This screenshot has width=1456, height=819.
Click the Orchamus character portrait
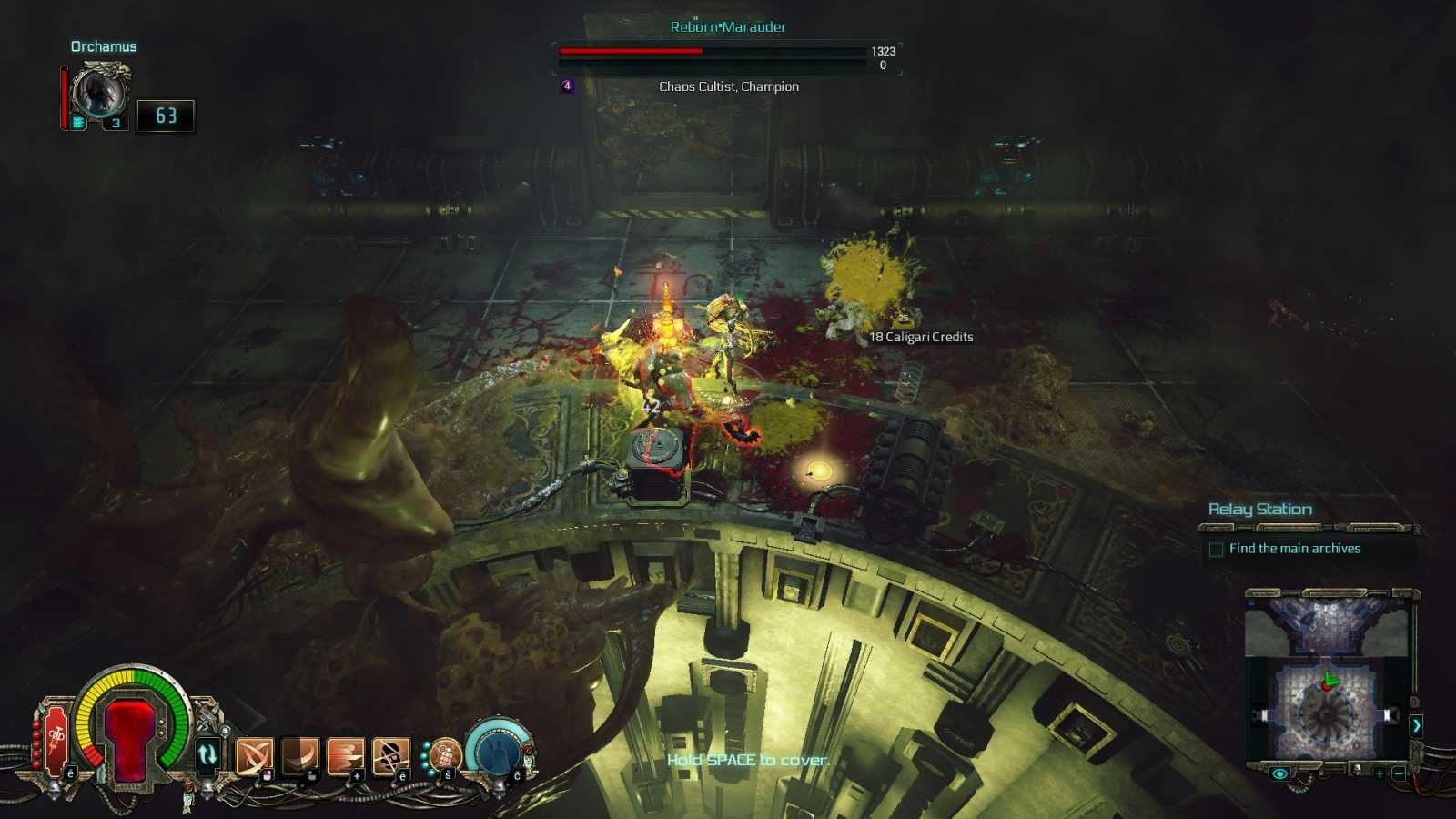(x=98, y=92)
